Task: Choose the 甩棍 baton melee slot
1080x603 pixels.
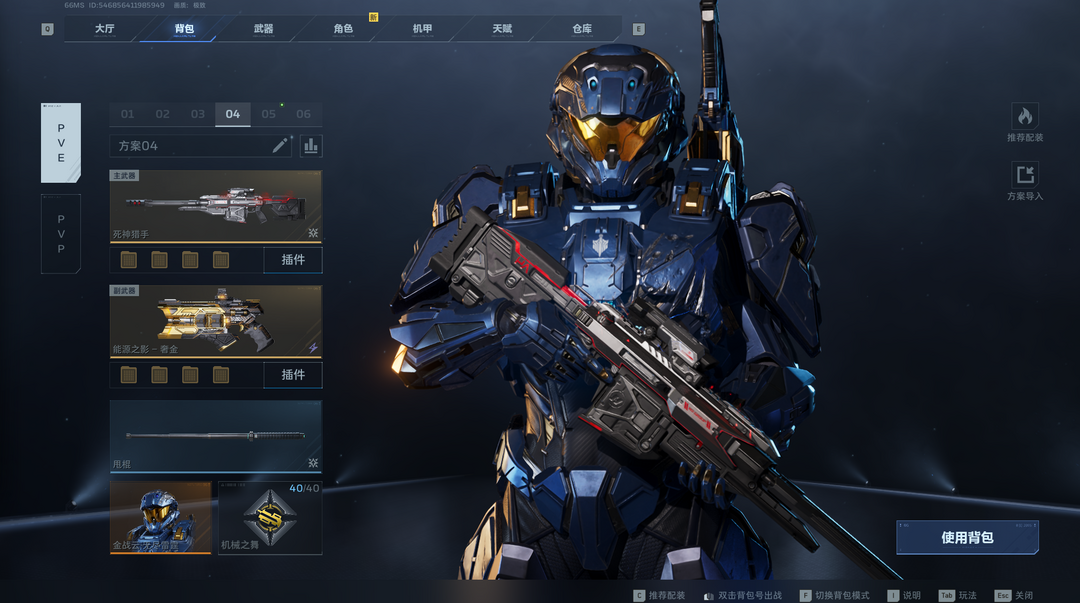Action: (215, 436)
